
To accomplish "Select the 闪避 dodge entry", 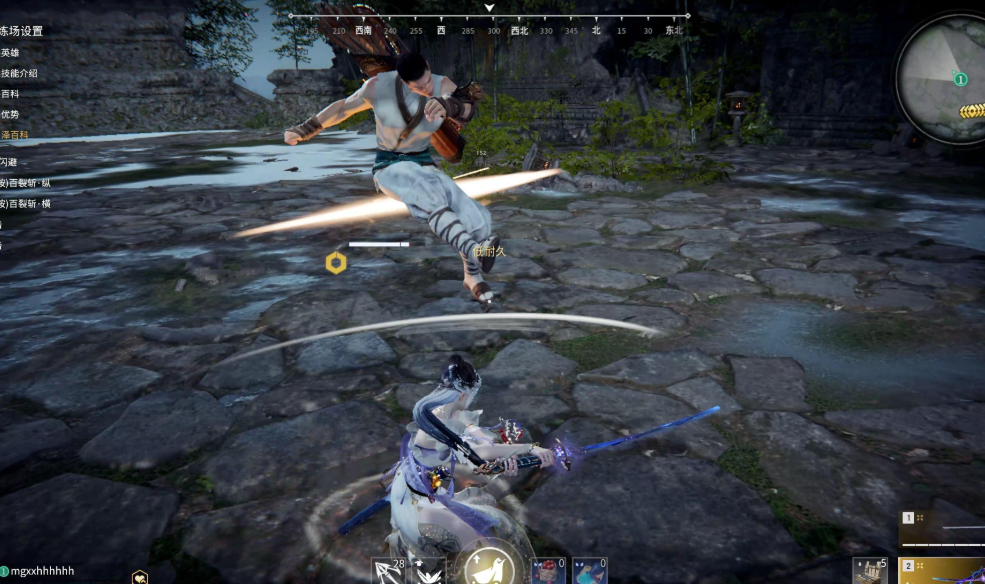I will tap(9, 161).
